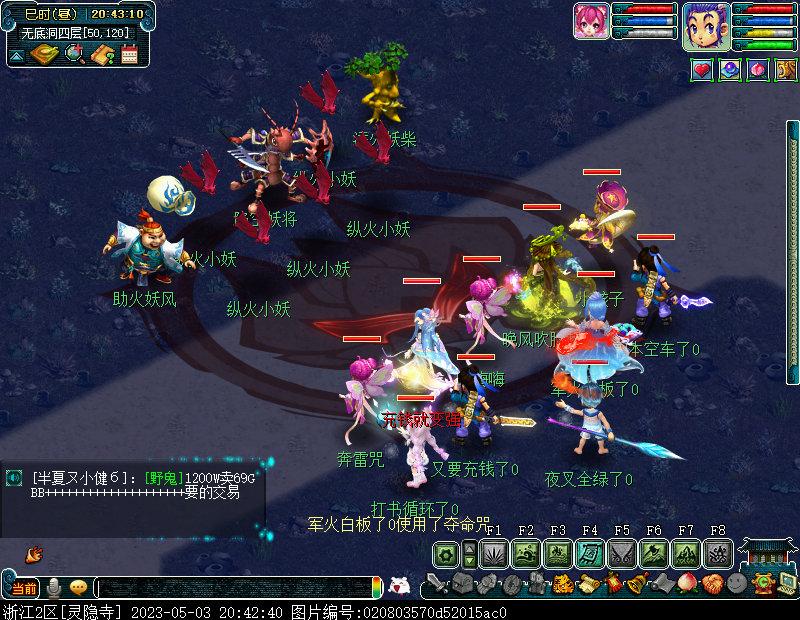Activate the F1 skill slot
Image resolution: width=800 pixels, height=620 pixels.
click(494, 553)
